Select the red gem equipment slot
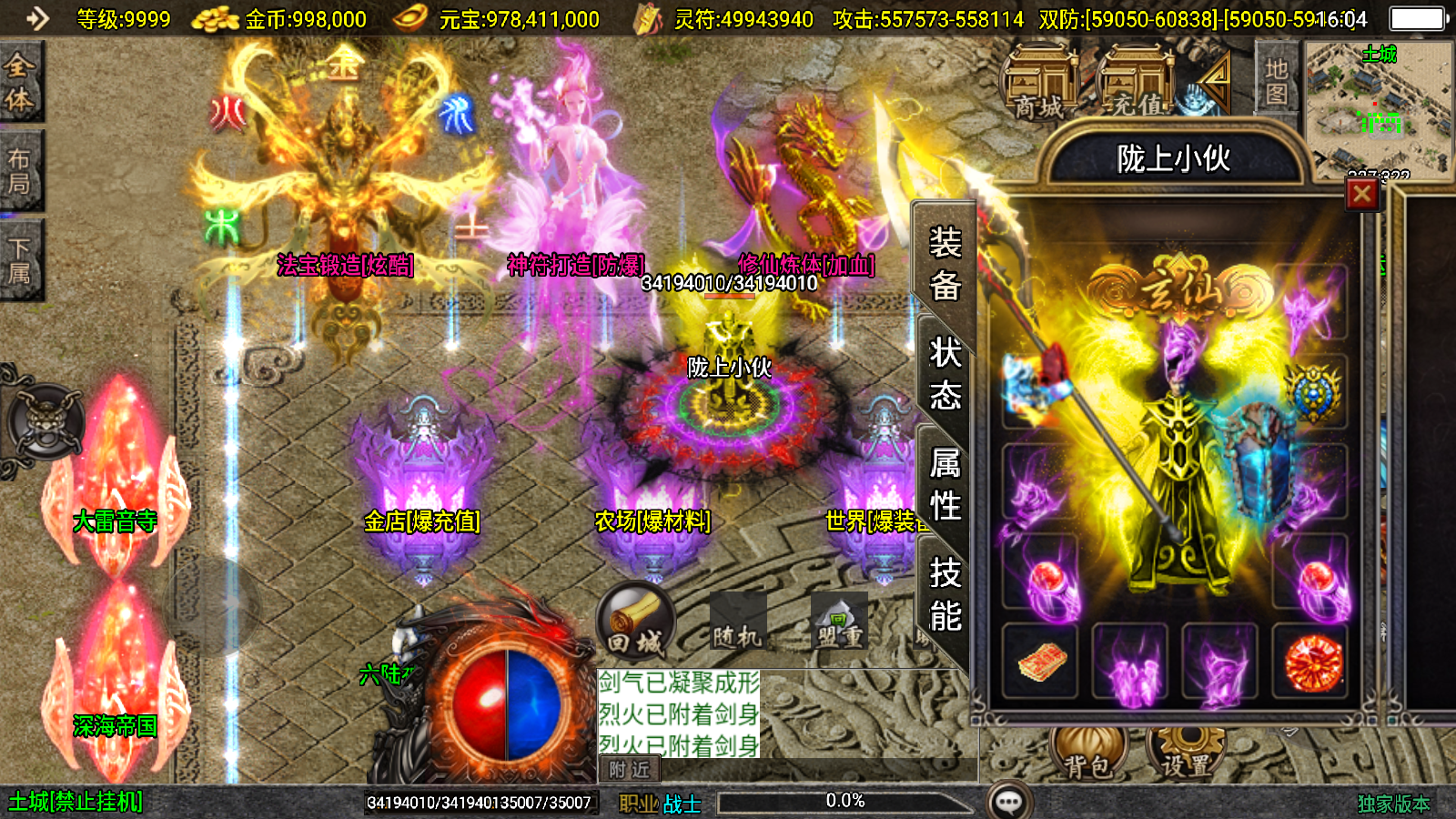Viewport: 1456px width, 819px height. [x=1311, y=662]
